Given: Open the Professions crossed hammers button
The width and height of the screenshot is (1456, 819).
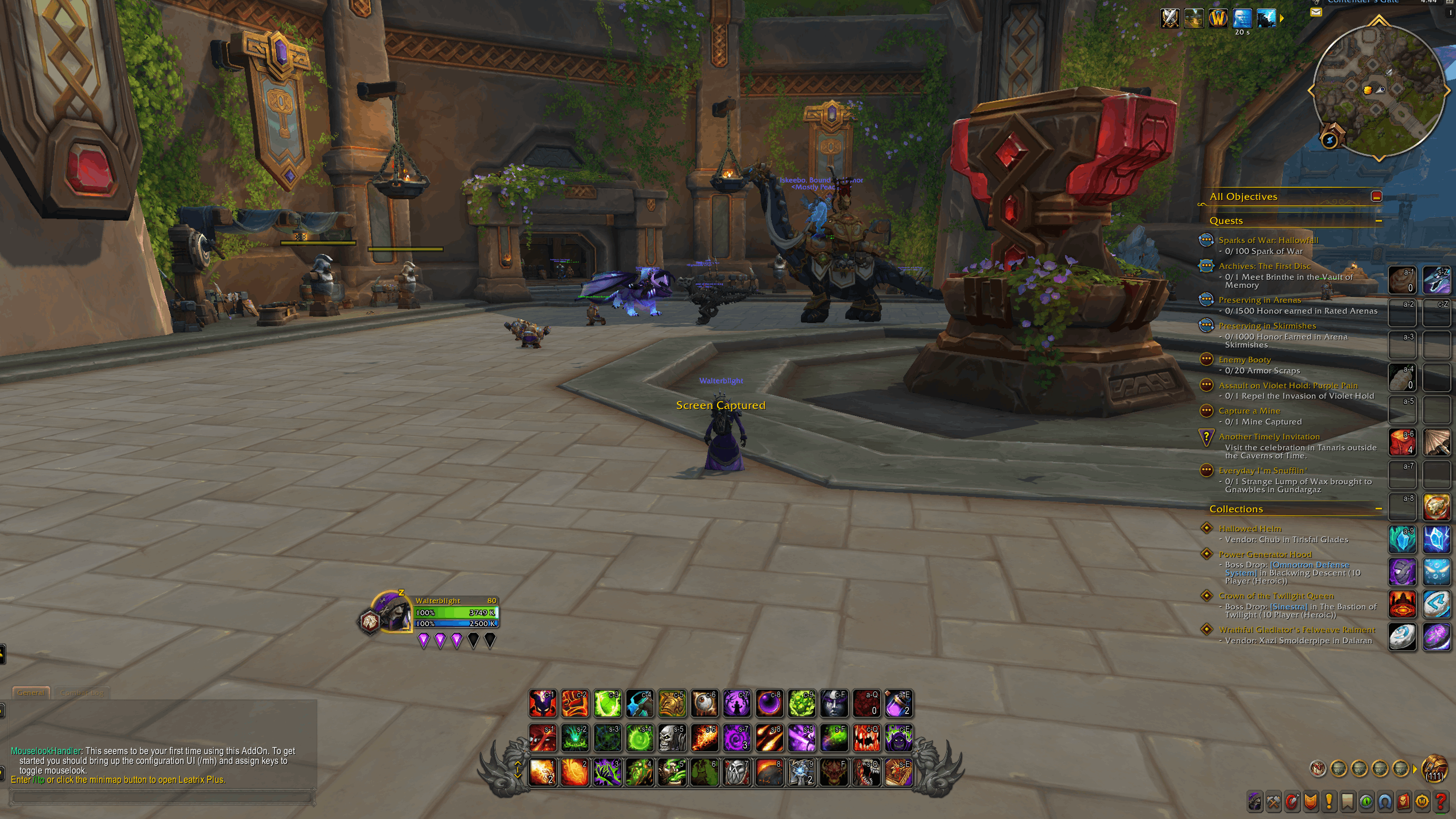Looking at the screenshot, I should 1273,802.
